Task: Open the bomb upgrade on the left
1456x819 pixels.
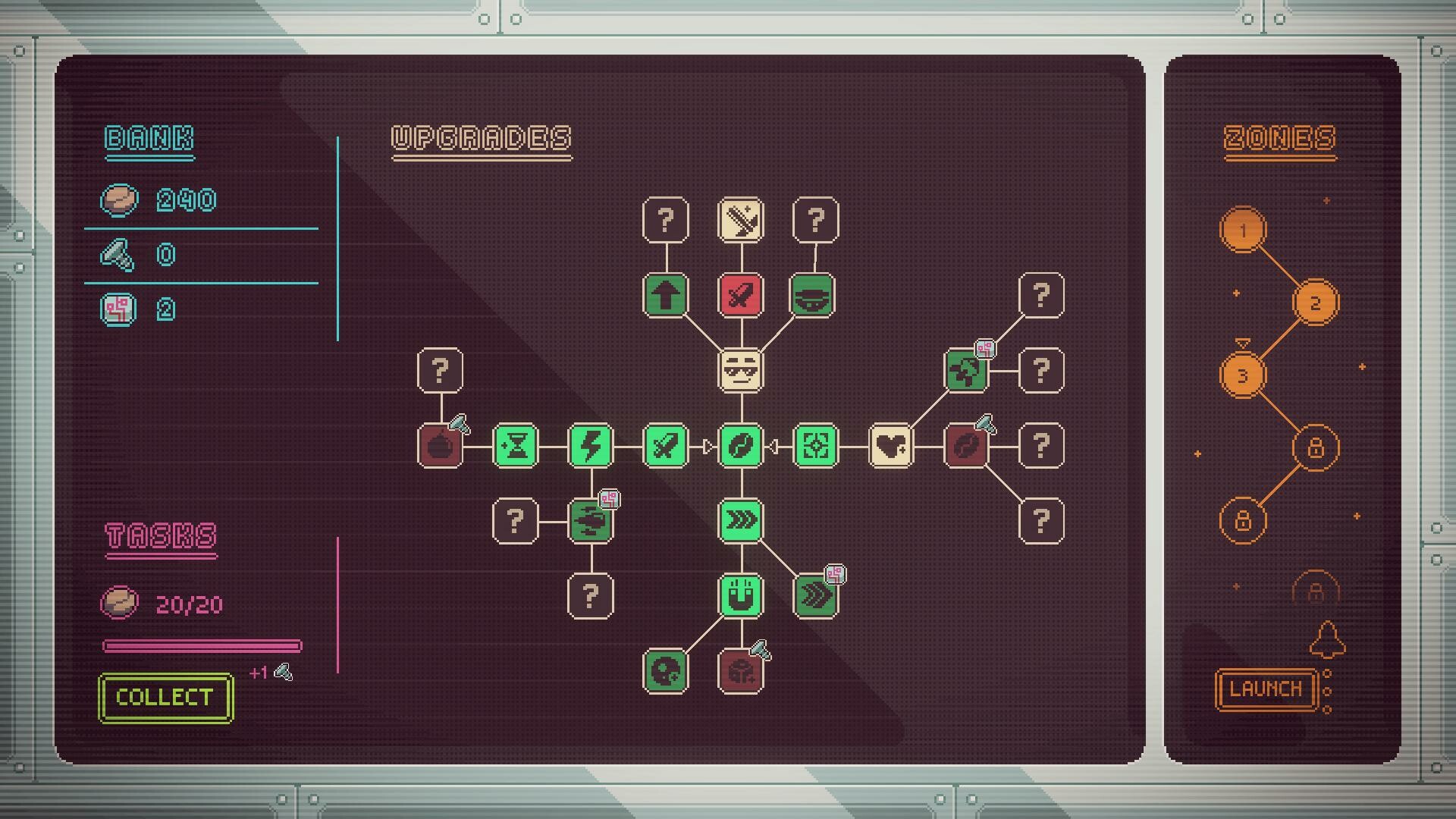Action: [440, 446]
